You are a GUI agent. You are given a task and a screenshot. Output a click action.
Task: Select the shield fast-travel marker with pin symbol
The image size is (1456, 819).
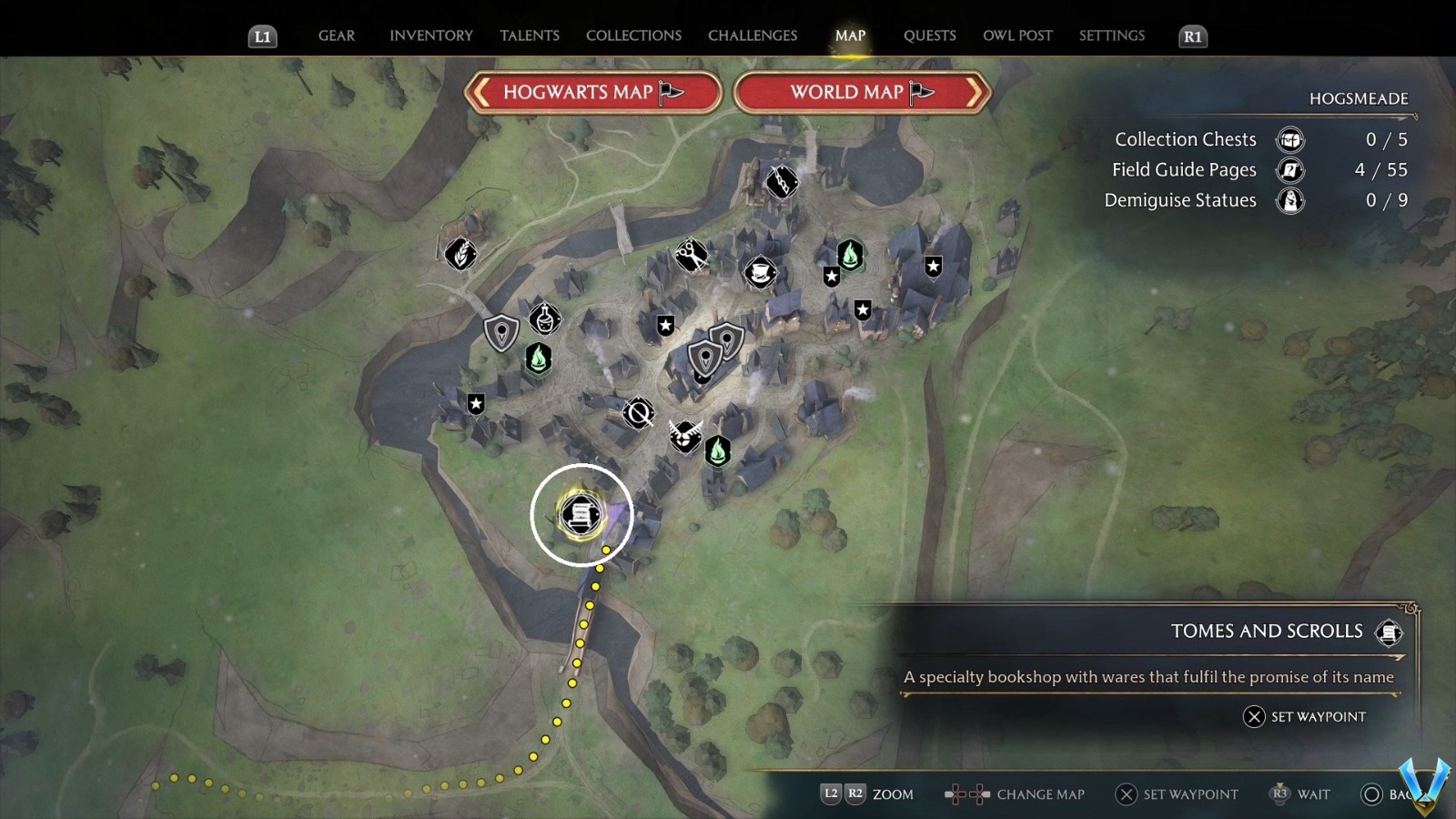click(x=500, y=333)
